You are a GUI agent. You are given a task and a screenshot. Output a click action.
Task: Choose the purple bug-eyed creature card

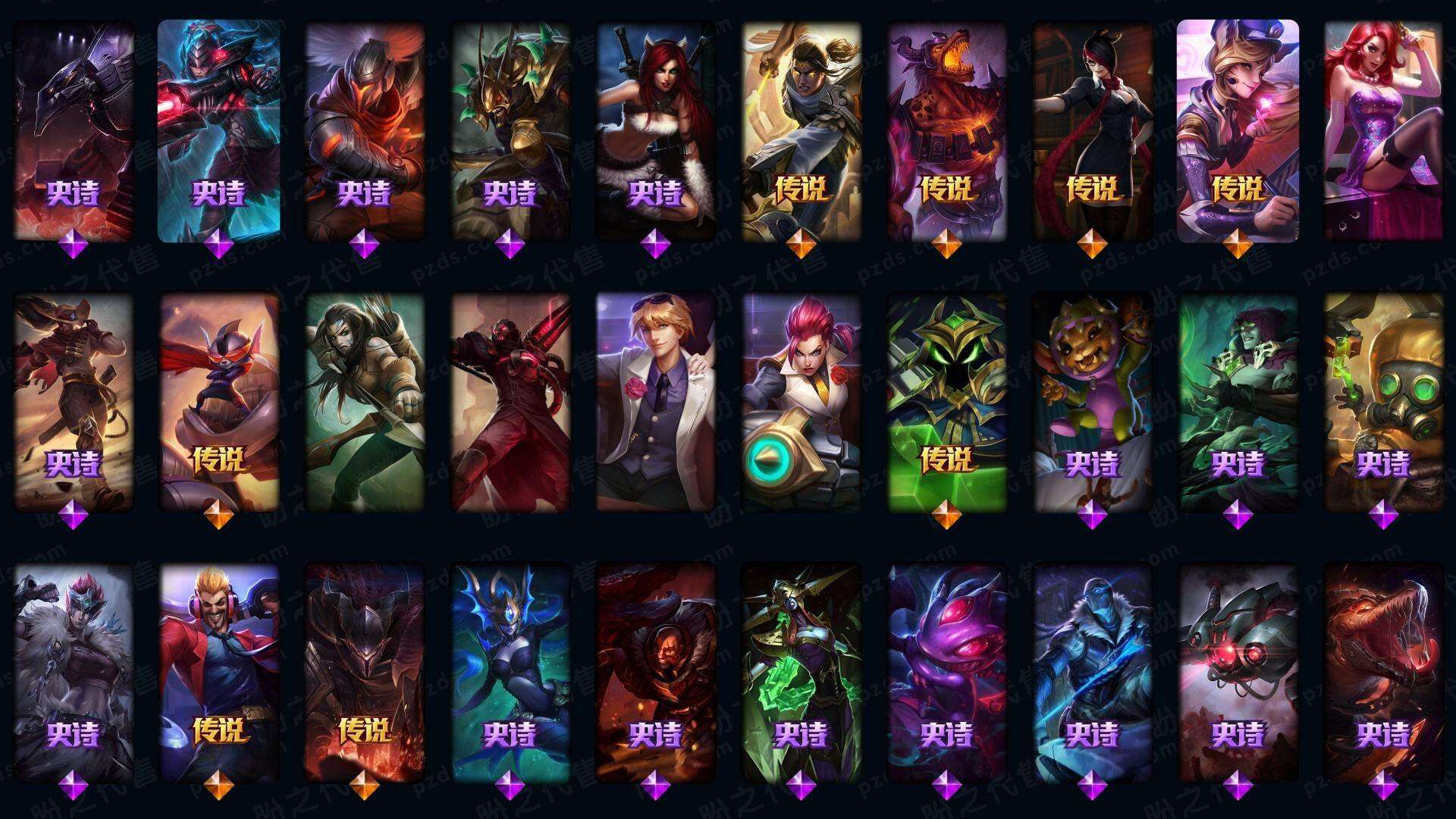[946, 671]
